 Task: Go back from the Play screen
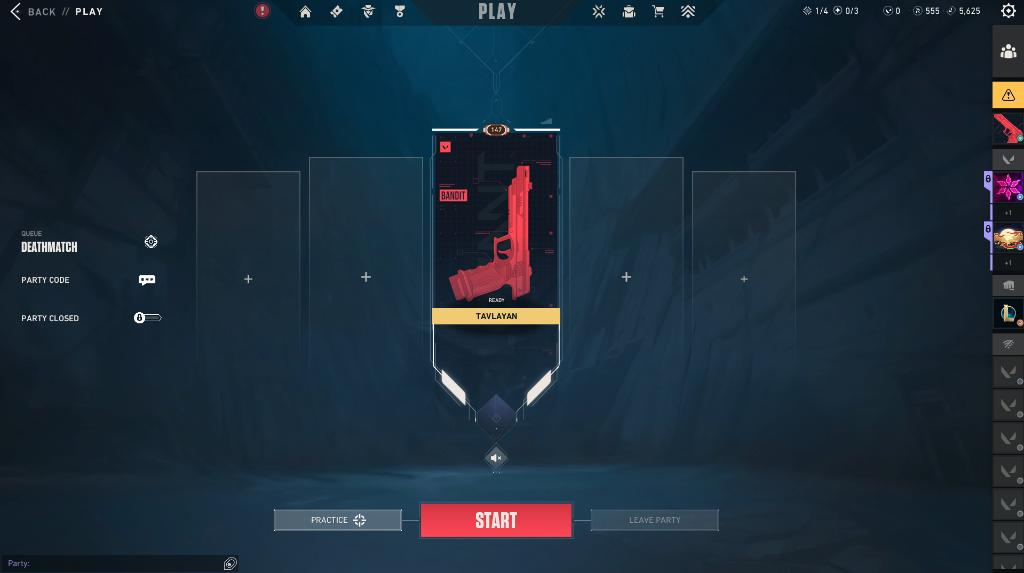[x=33, y=12]
